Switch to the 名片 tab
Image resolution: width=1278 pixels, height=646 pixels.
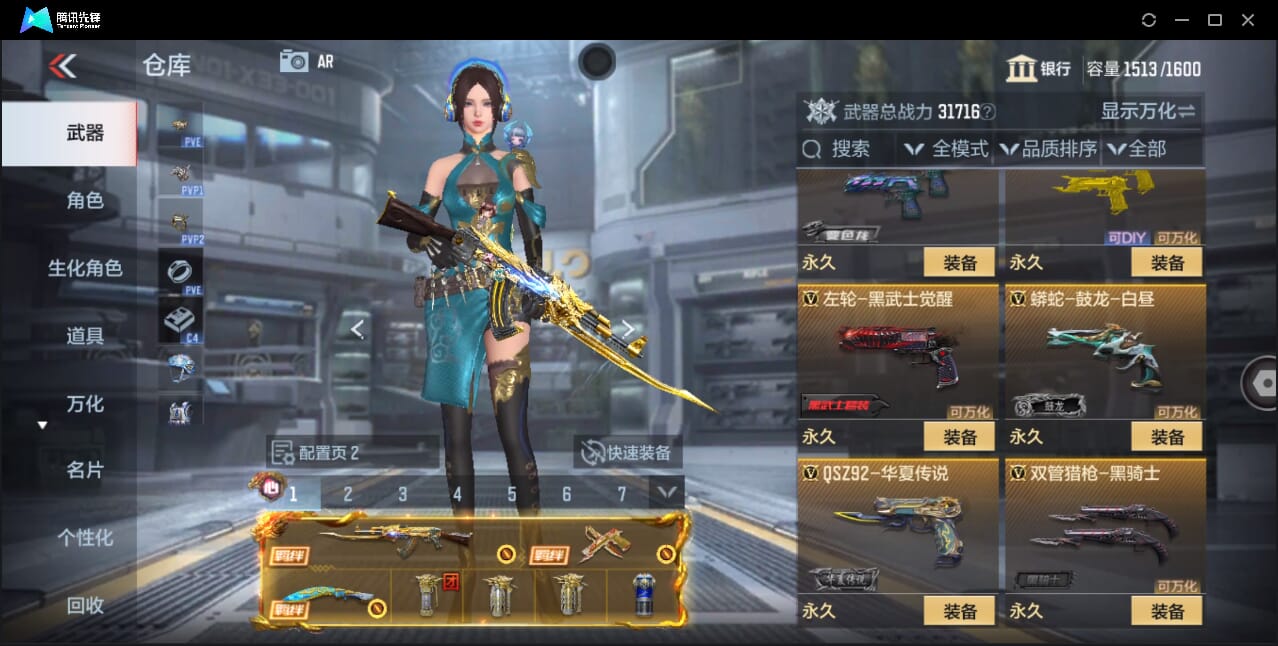pyautogui.click(x=85, y=470)
